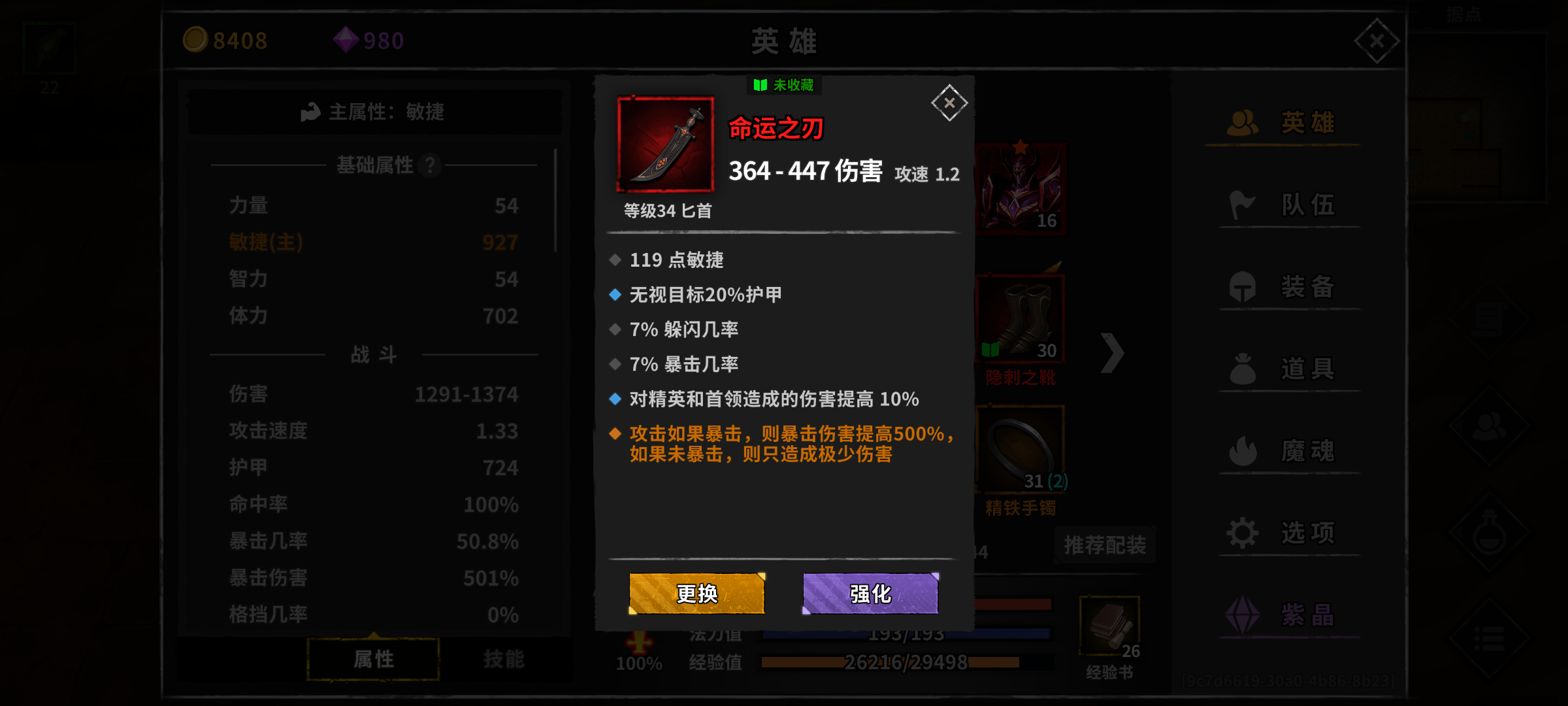Open the 基础属性 help question mark
This screenshot has height=706, width=1568.
pos(430,167)
